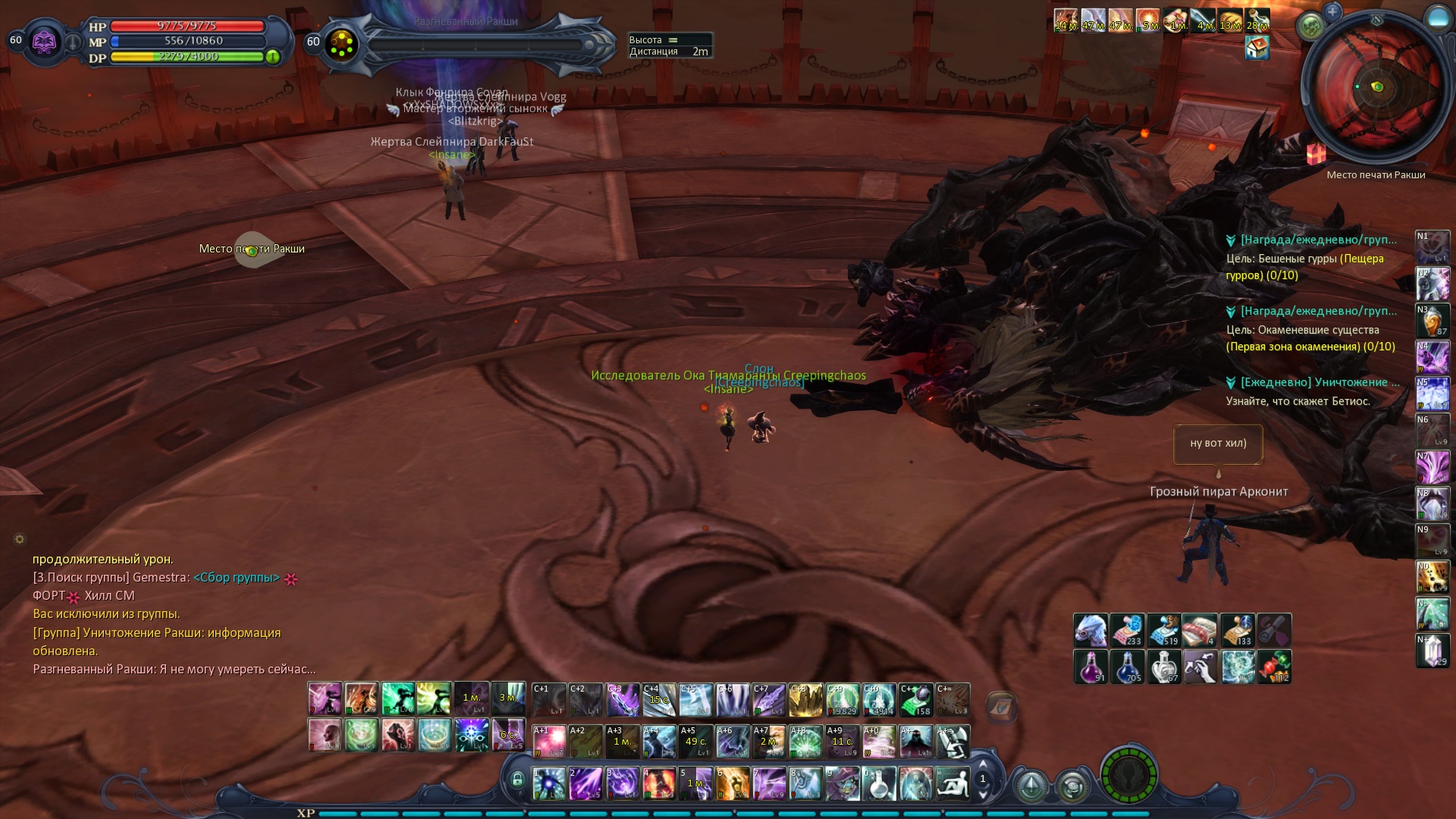Use the witch hat item in slot 9
Image resolution: width=1456 pixels, height=819 pixels.
[x=843, y=784]
